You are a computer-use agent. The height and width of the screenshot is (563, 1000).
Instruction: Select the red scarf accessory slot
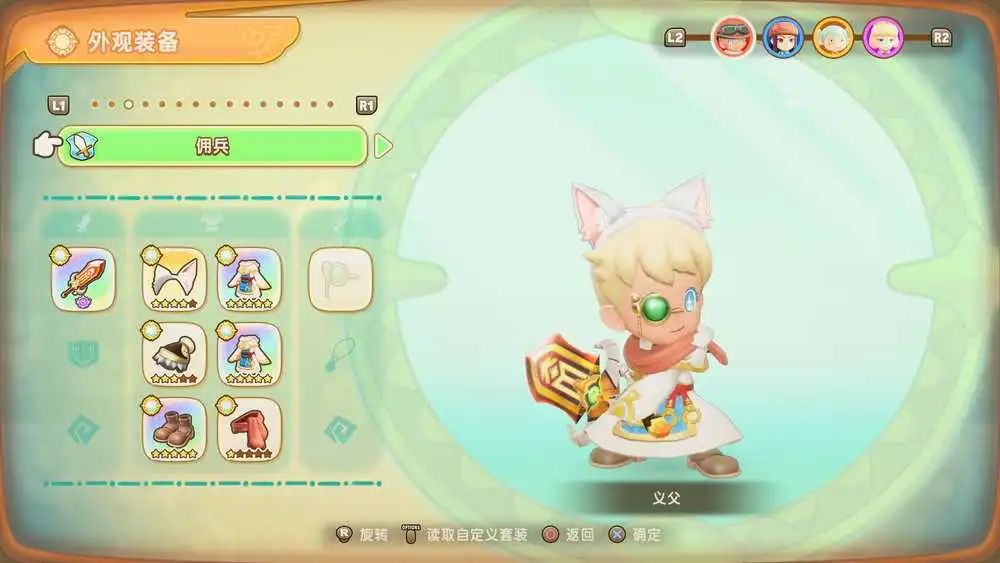[x=249, y=429]
